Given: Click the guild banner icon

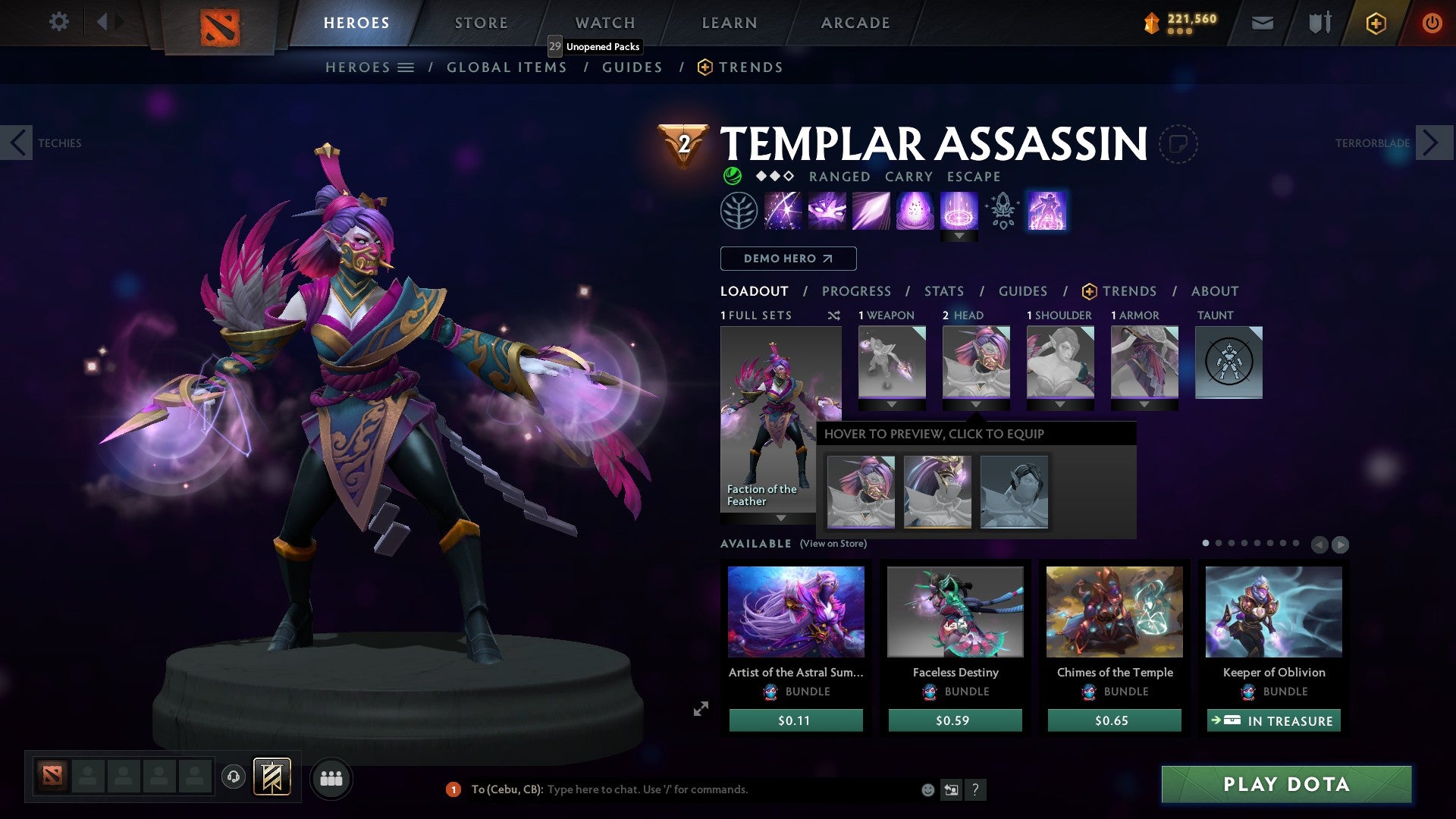Looking at the screenshot, I should point(271,777).
